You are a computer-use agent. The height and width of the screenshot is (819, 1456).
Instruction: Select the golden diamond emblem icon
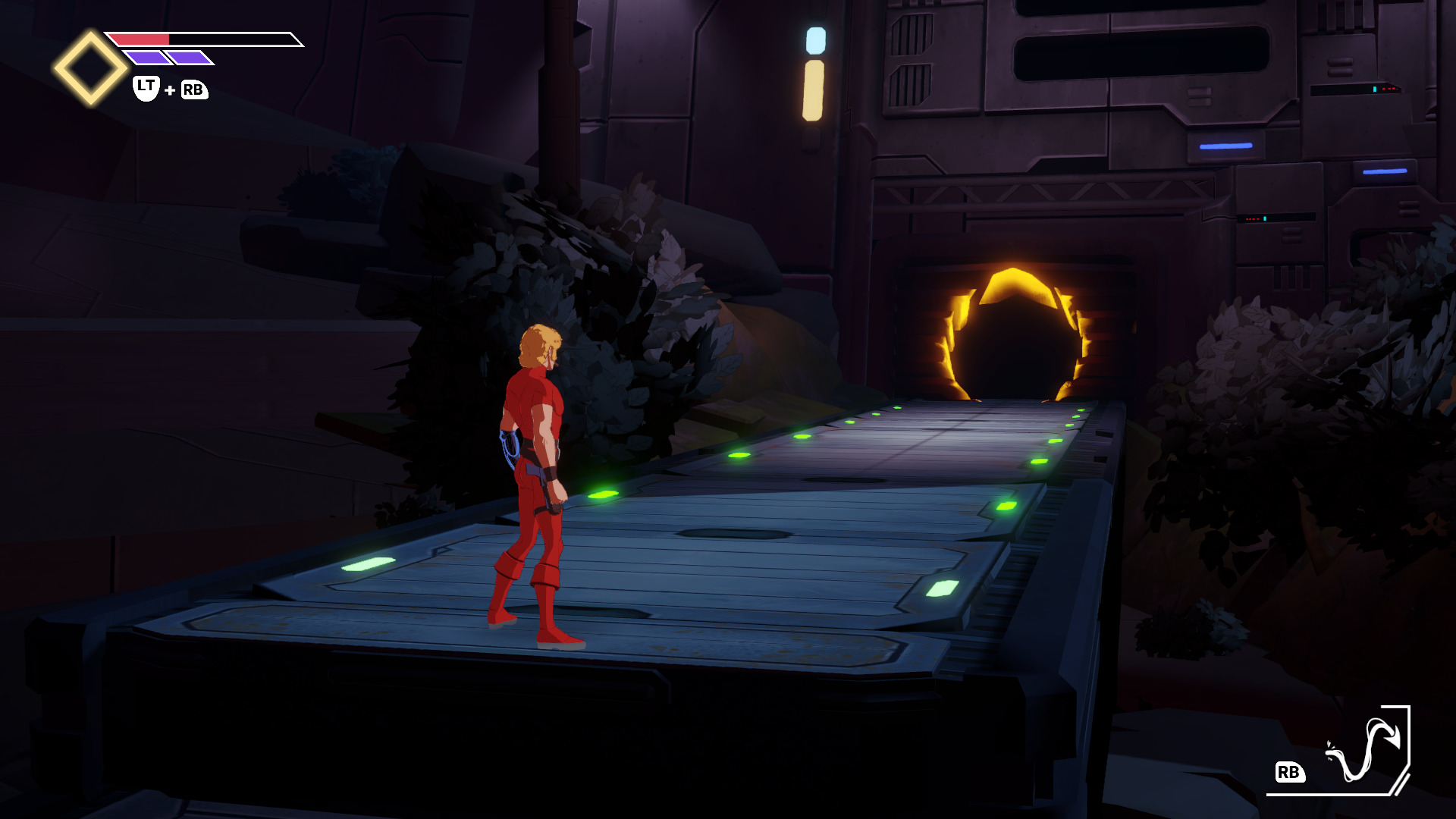click(90, 68)
